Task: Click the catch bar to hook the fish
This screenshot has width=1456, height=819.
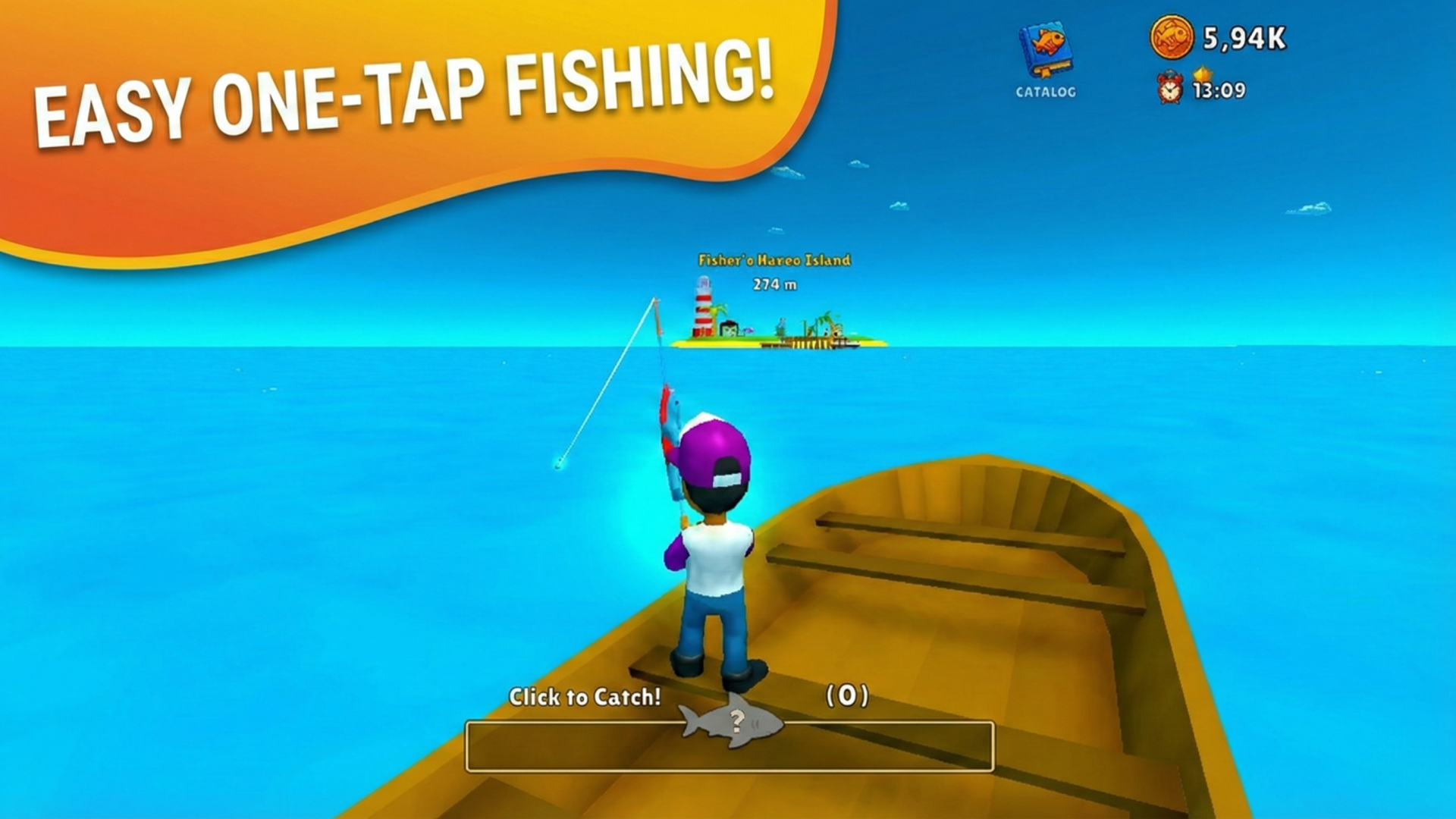Action: pos(729,746)
